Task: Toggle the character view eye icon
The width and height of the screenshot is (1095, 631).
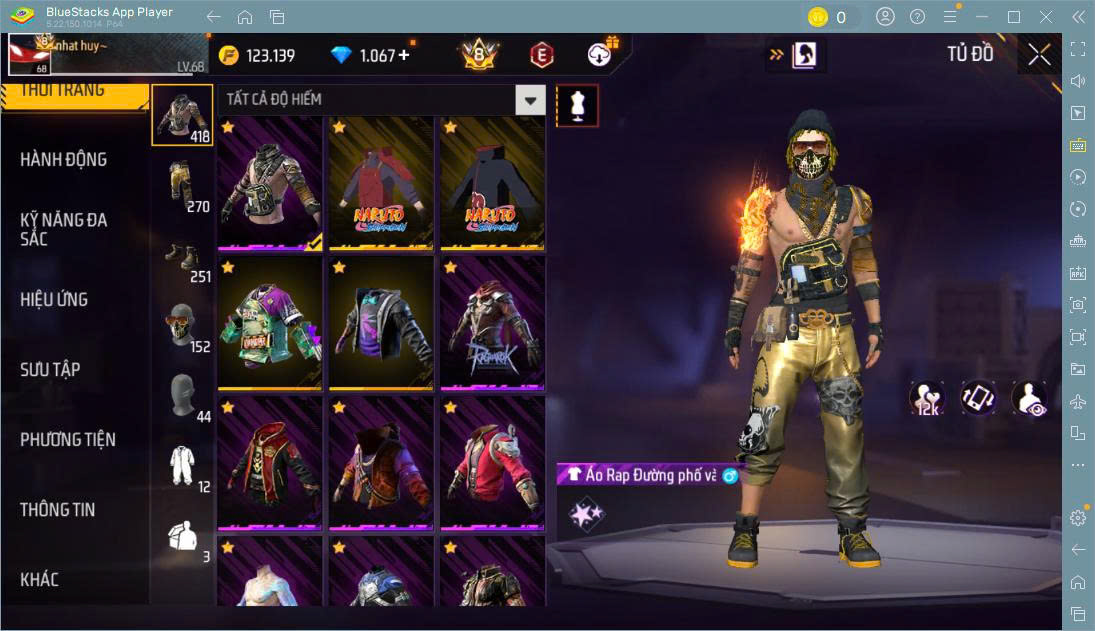Action: (x=1029, y=398)
